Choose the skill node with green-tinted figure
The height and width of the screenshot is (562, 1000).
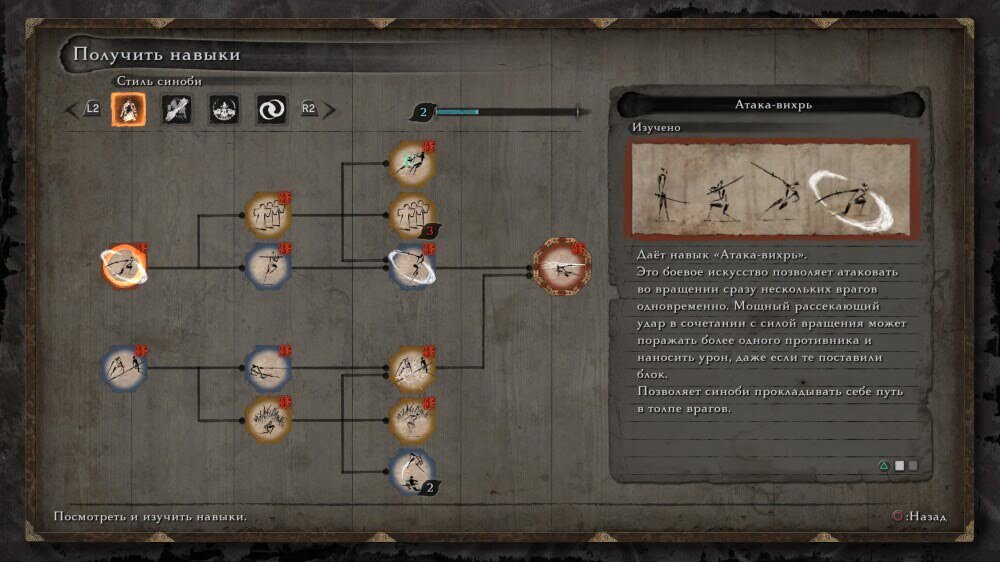411,163
